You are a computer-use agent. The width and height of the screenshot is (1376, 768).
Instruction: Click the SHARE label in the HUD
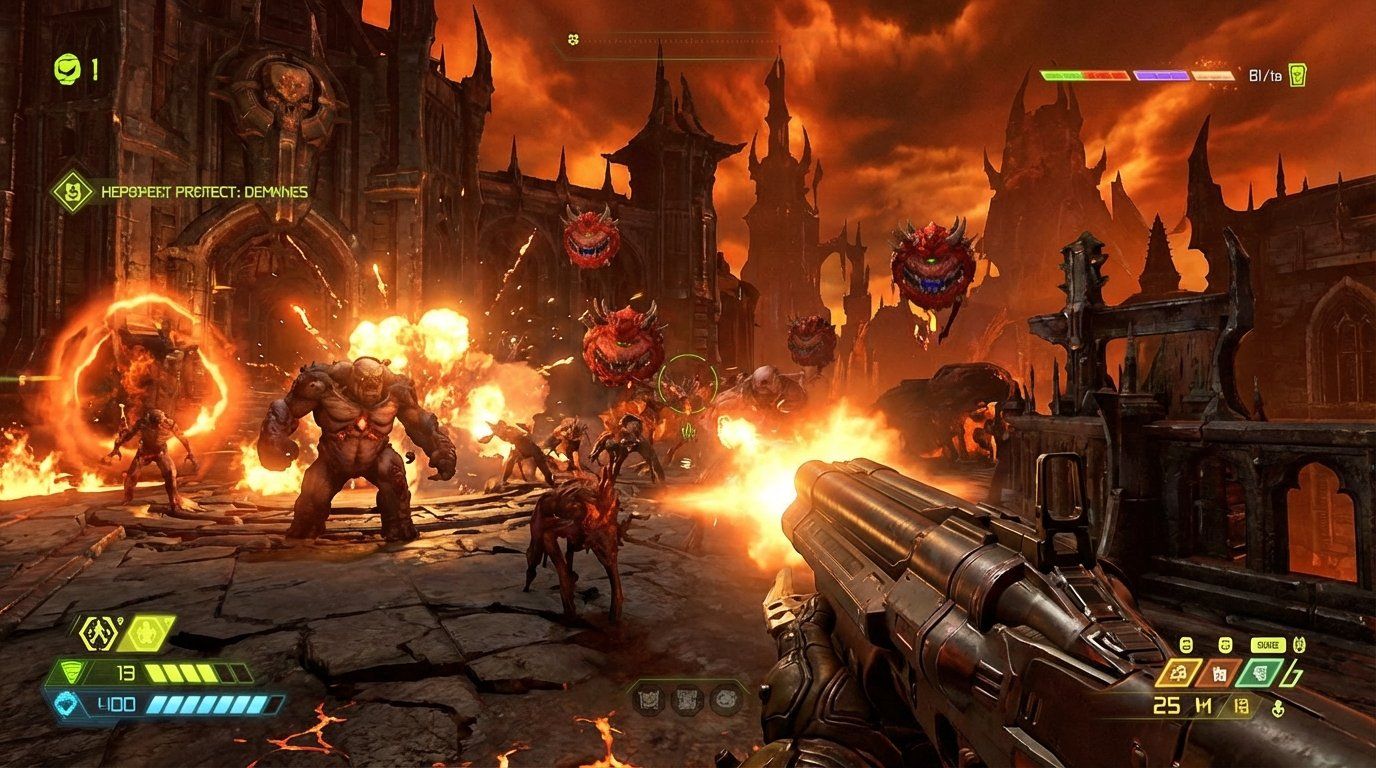pos(1269,645)
